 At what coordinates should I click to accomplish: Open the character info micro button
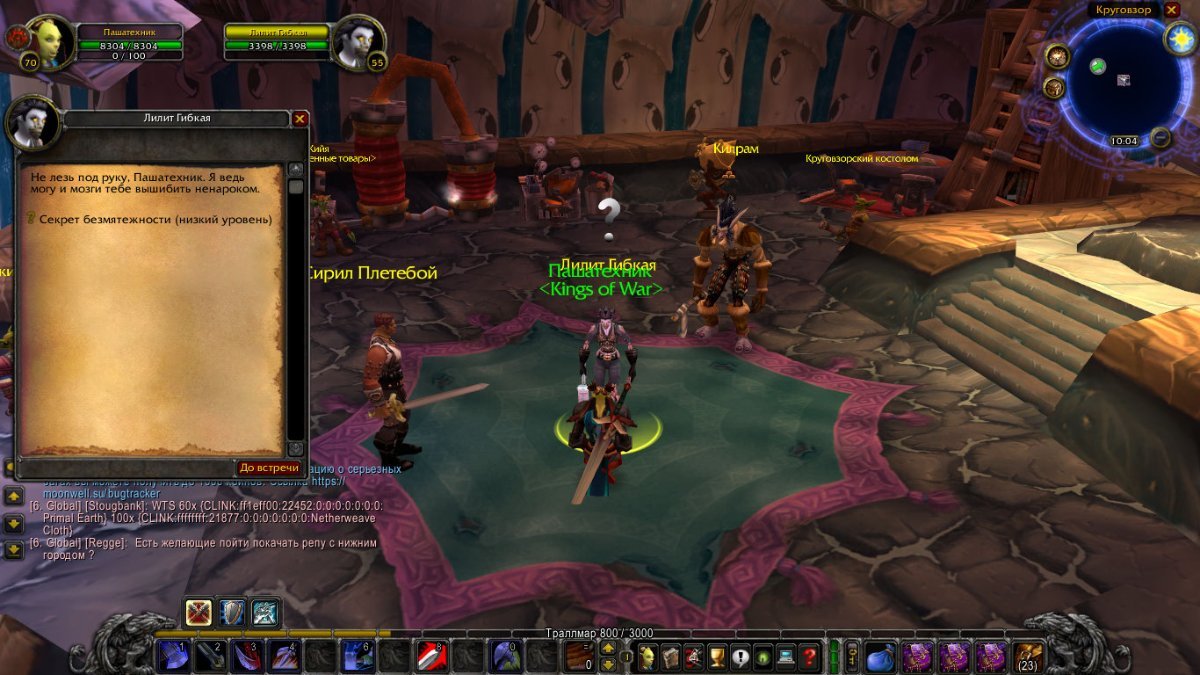click(647, 657)
